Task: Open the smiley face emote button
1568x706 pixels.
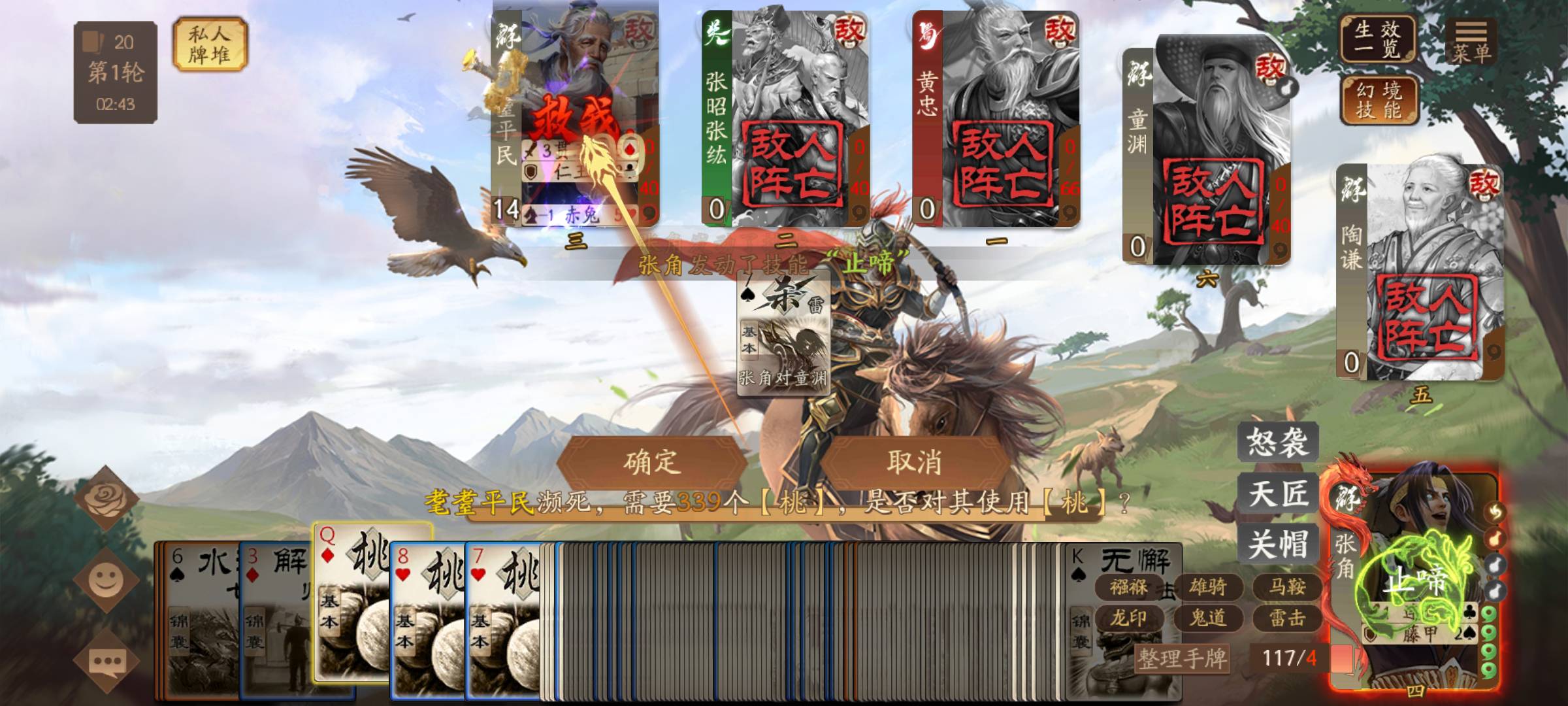Action: (x=106, y=579)
